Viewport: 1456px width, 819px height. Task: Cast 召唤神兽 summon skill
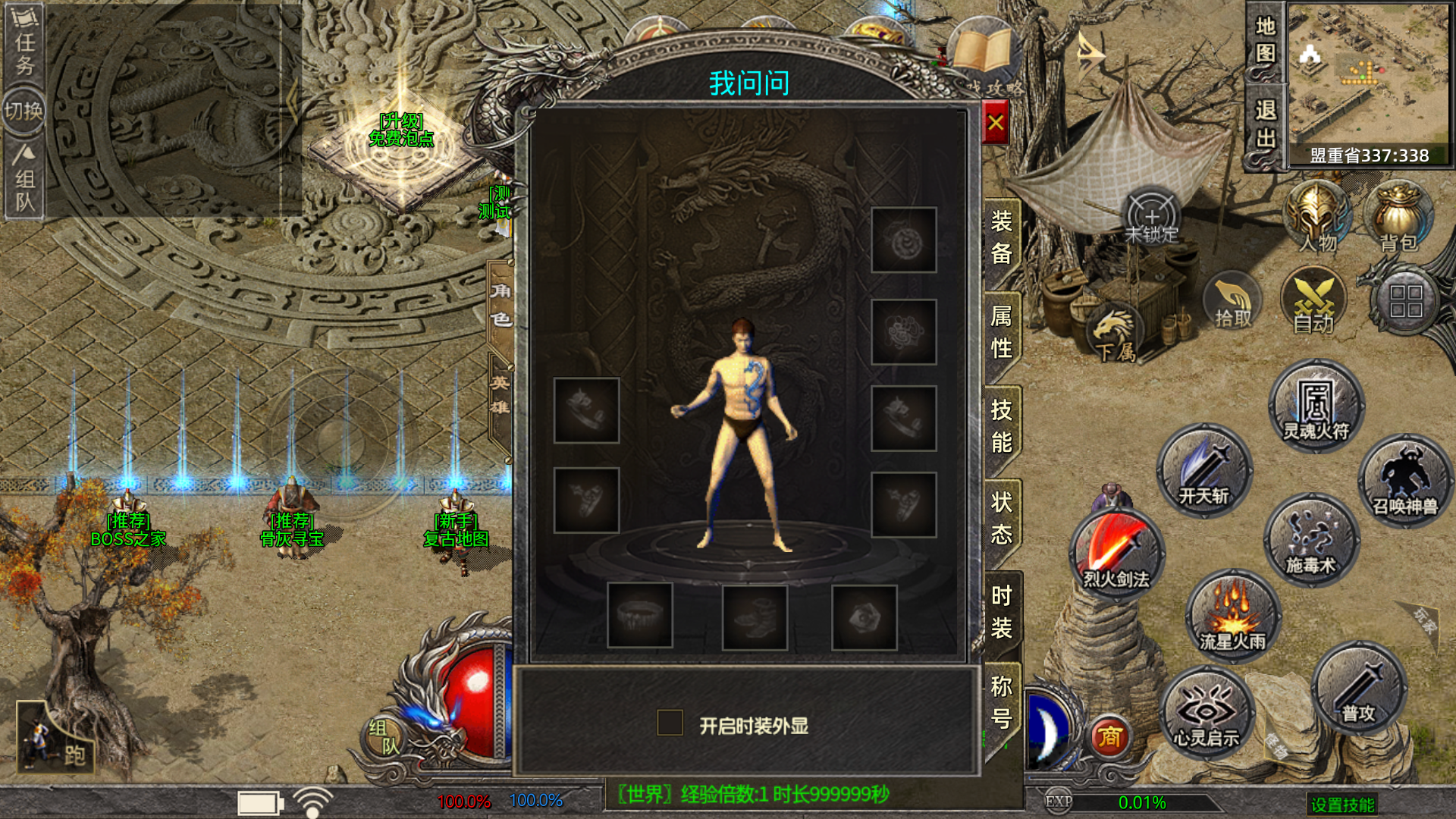coord(1405,481)
